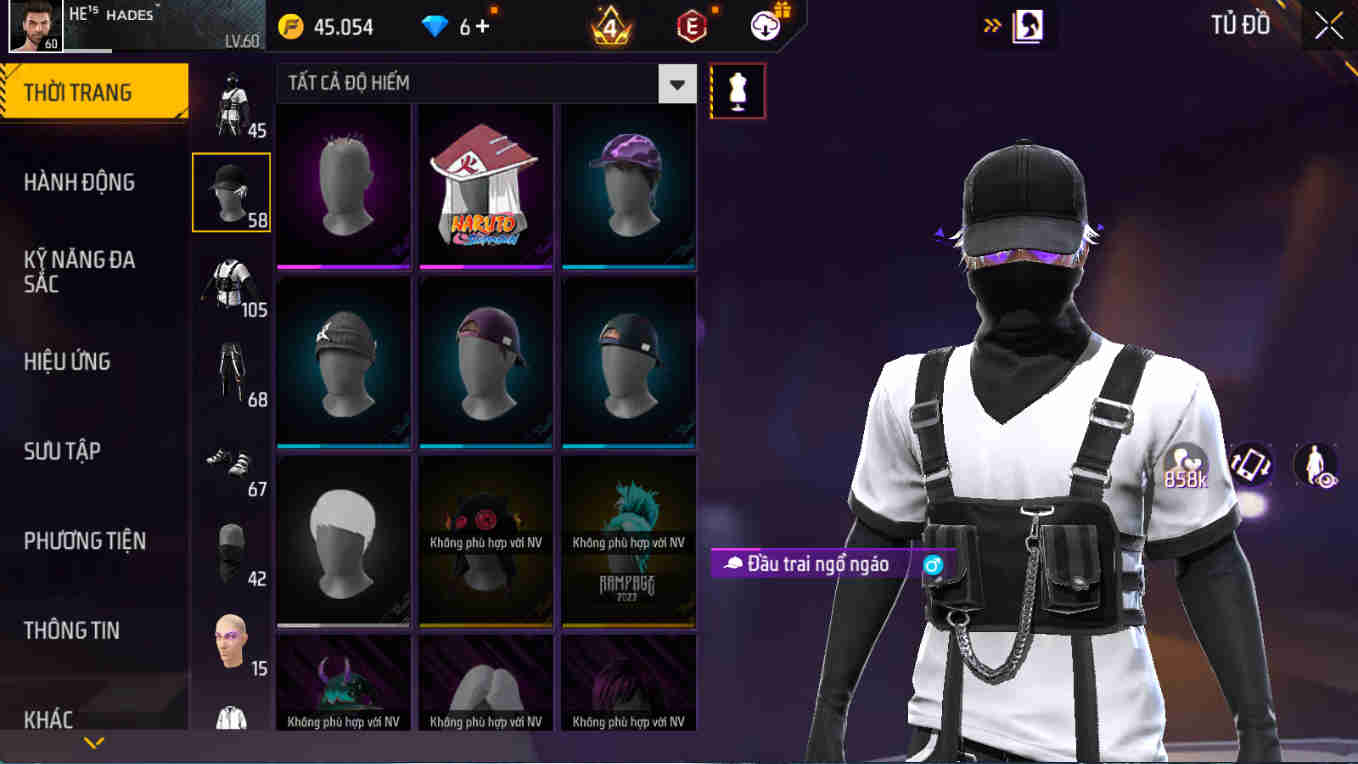Click the diamond currency icon
This screenshot has height=764, width=1358.
[x=434, y=25]
